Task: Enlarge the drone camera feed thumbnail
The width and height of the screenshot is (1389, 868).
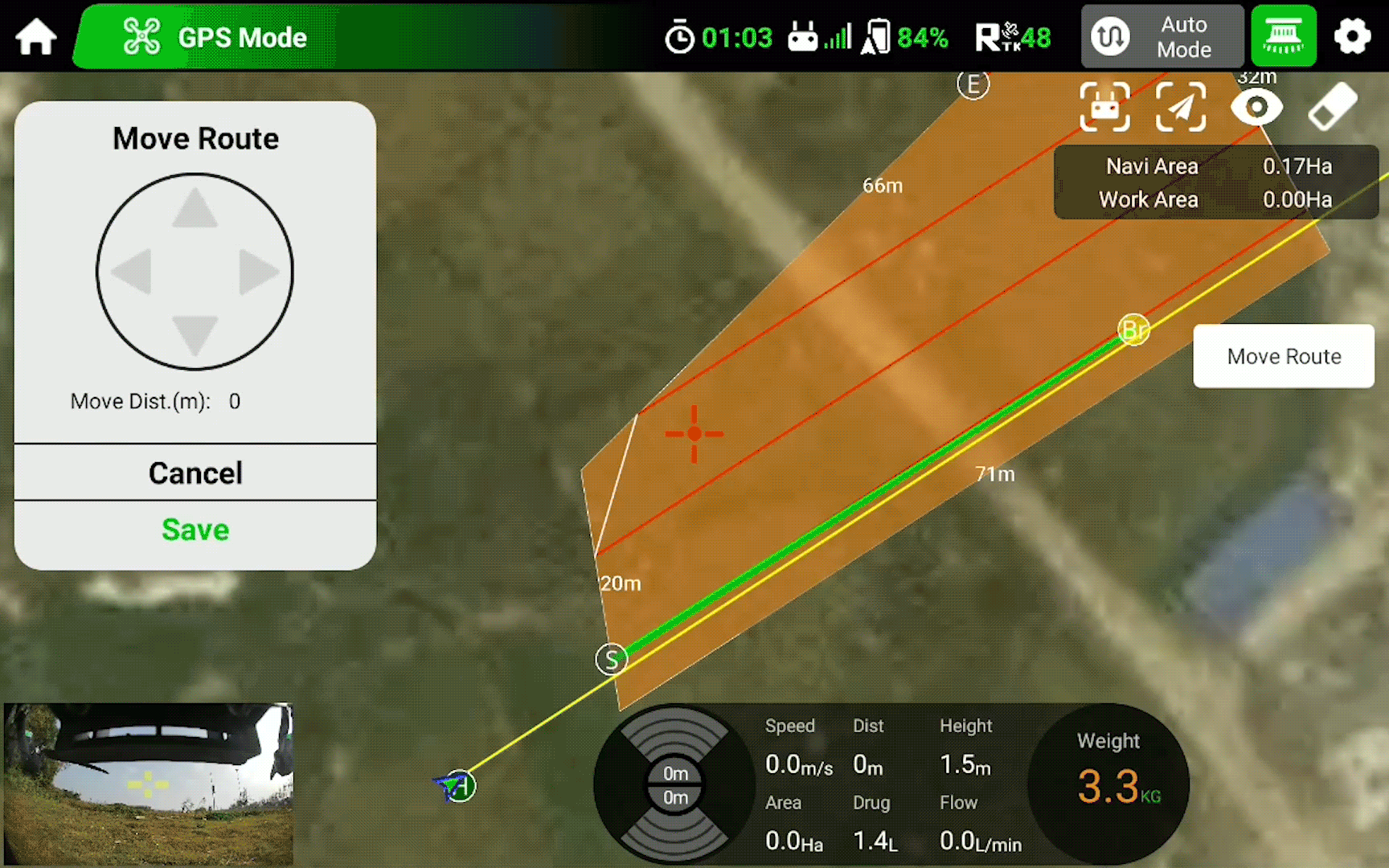Action: point(149,784)
